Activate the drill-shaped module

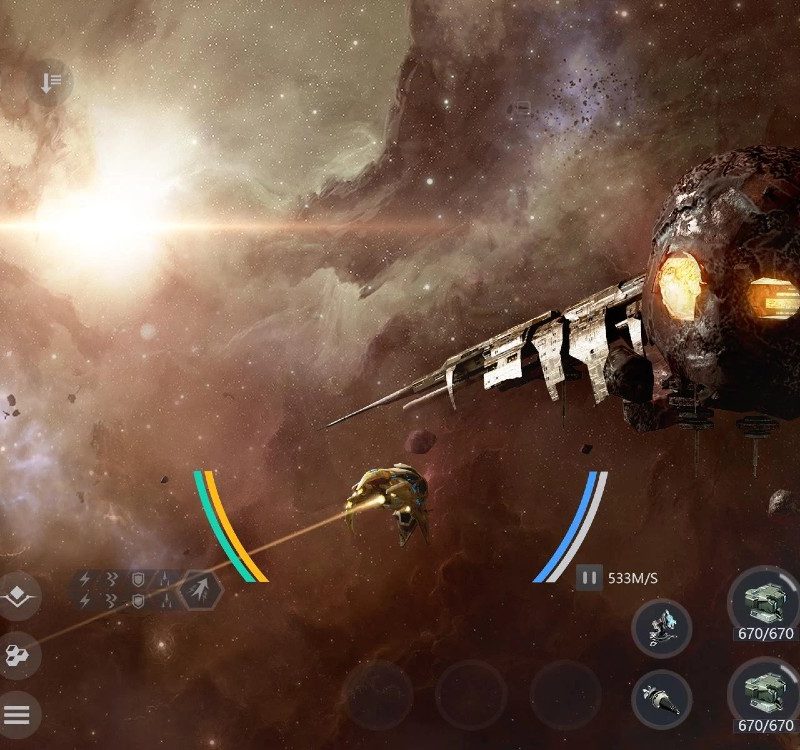point(662,698)
